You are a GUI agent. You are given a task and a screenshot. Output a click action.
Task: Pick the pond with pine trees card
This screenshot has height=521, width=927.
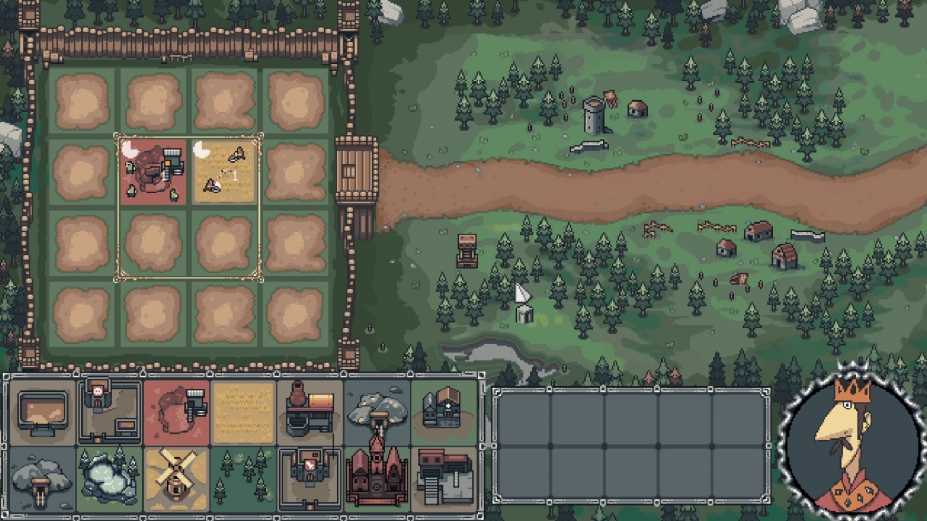(x=108, y=476)
